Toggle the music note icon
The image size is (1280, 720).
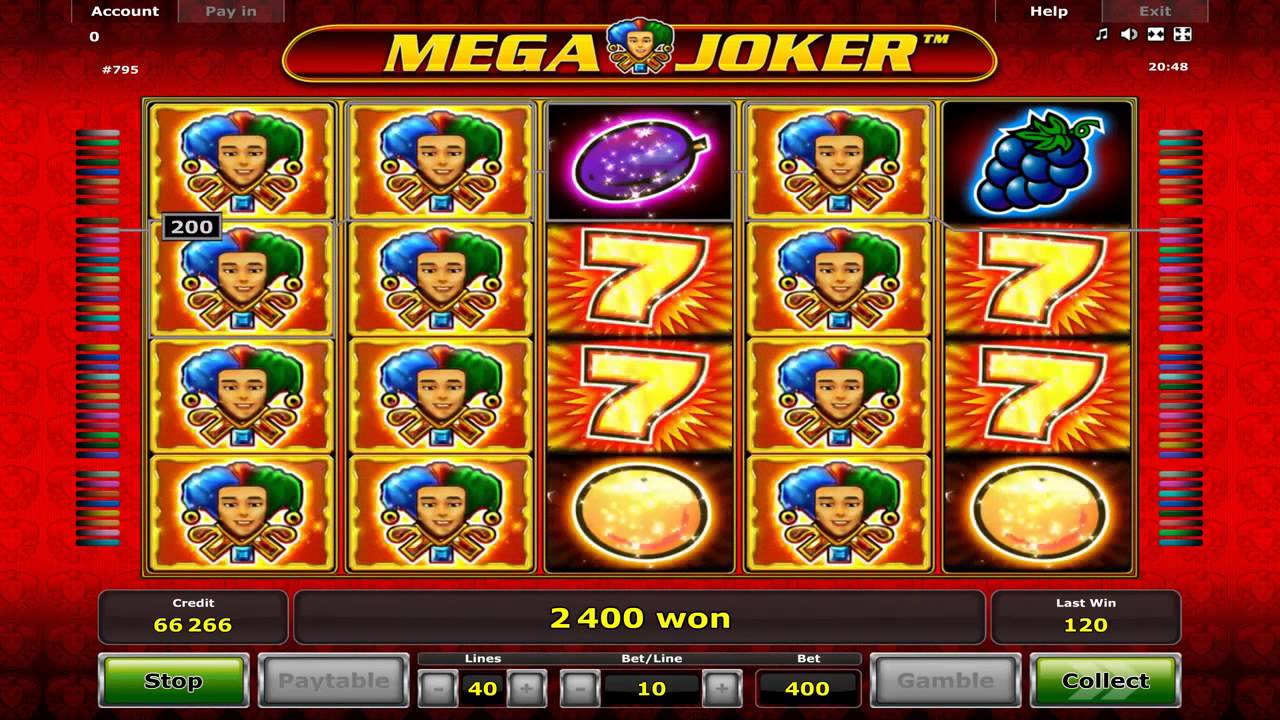(1102, 35)
